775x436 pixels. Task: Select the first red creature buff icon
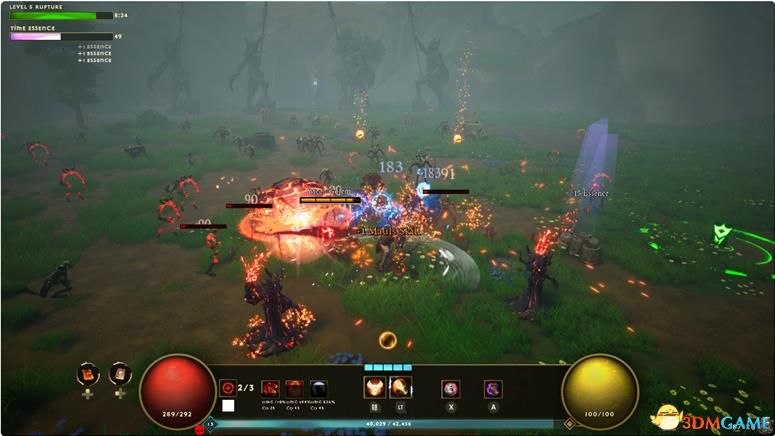271,388
